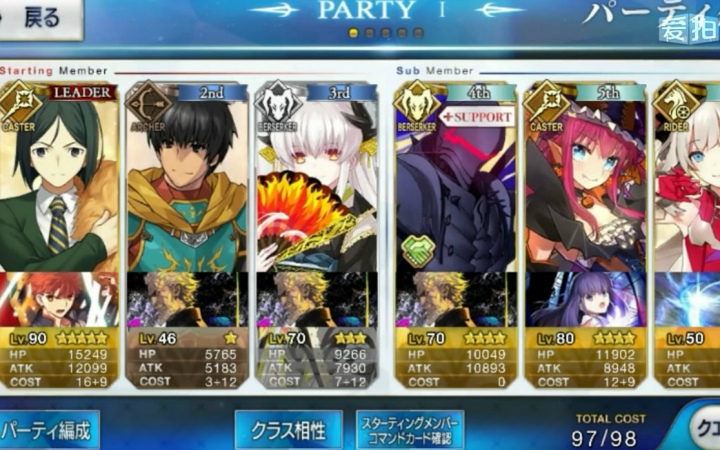Viewport: 720px width, 450px height.
Task: Open the starting member command card check
Action: click(x=410, y=430)
